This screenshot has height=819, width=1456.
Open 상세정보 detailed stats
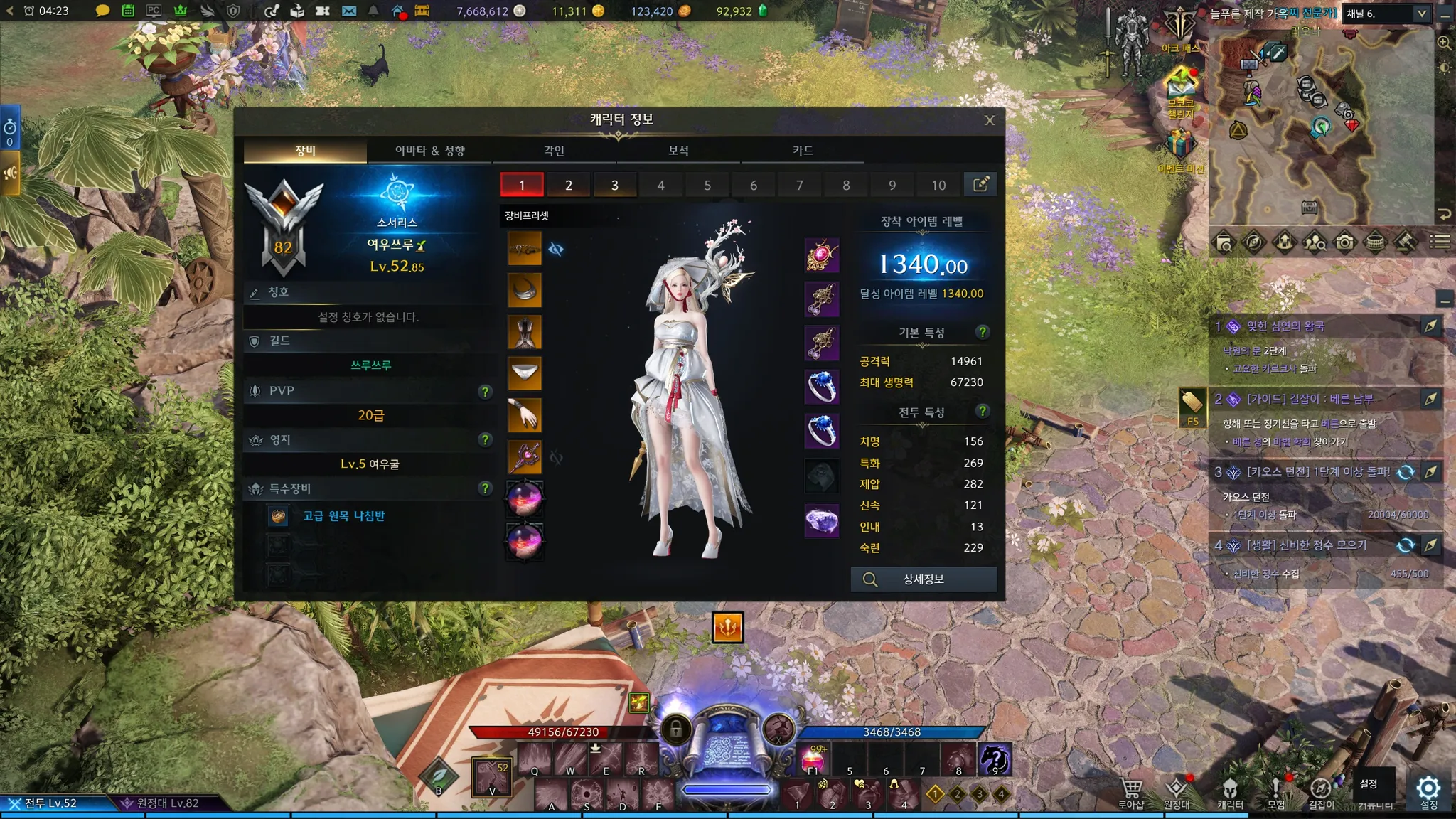pos(924,579)
